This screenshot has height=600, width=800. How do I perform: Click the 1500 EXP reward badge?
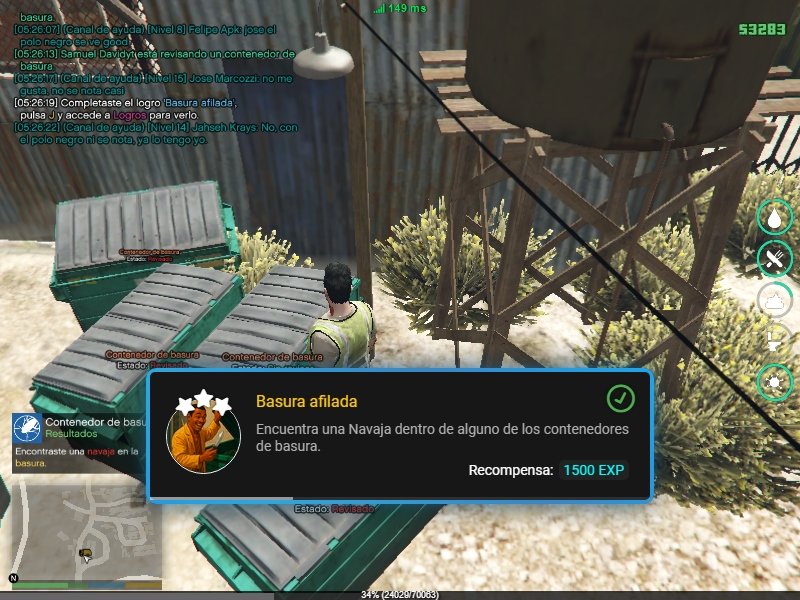coord(595,470)
